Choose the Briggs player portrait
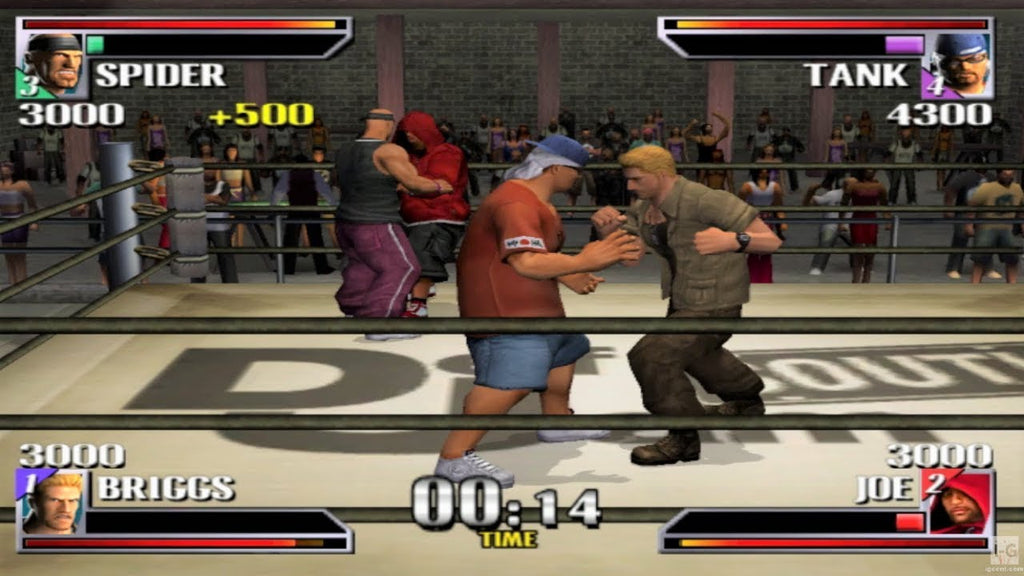Screen dimensions: 1024x576 (52, 502)
